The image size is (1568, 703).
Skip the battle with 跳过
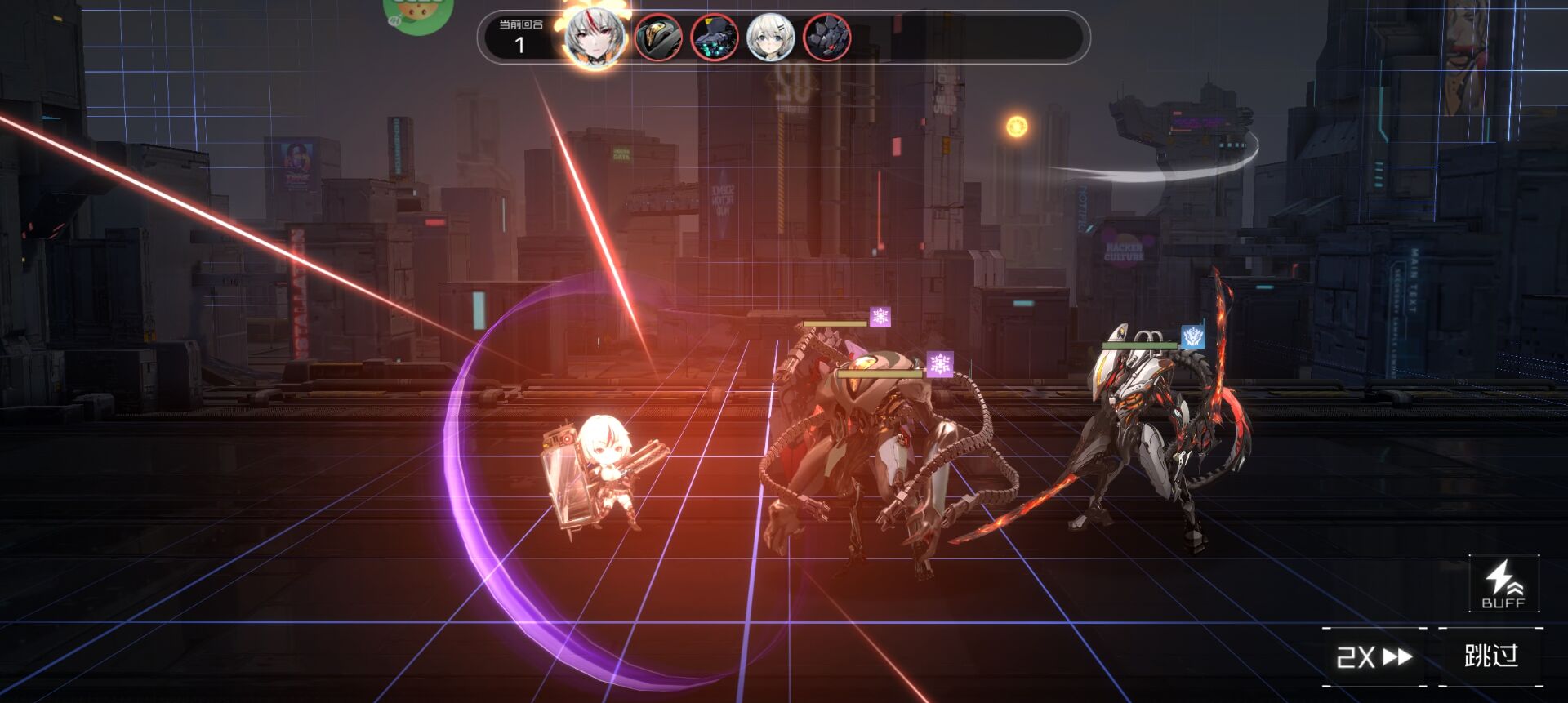(1490, 656)
